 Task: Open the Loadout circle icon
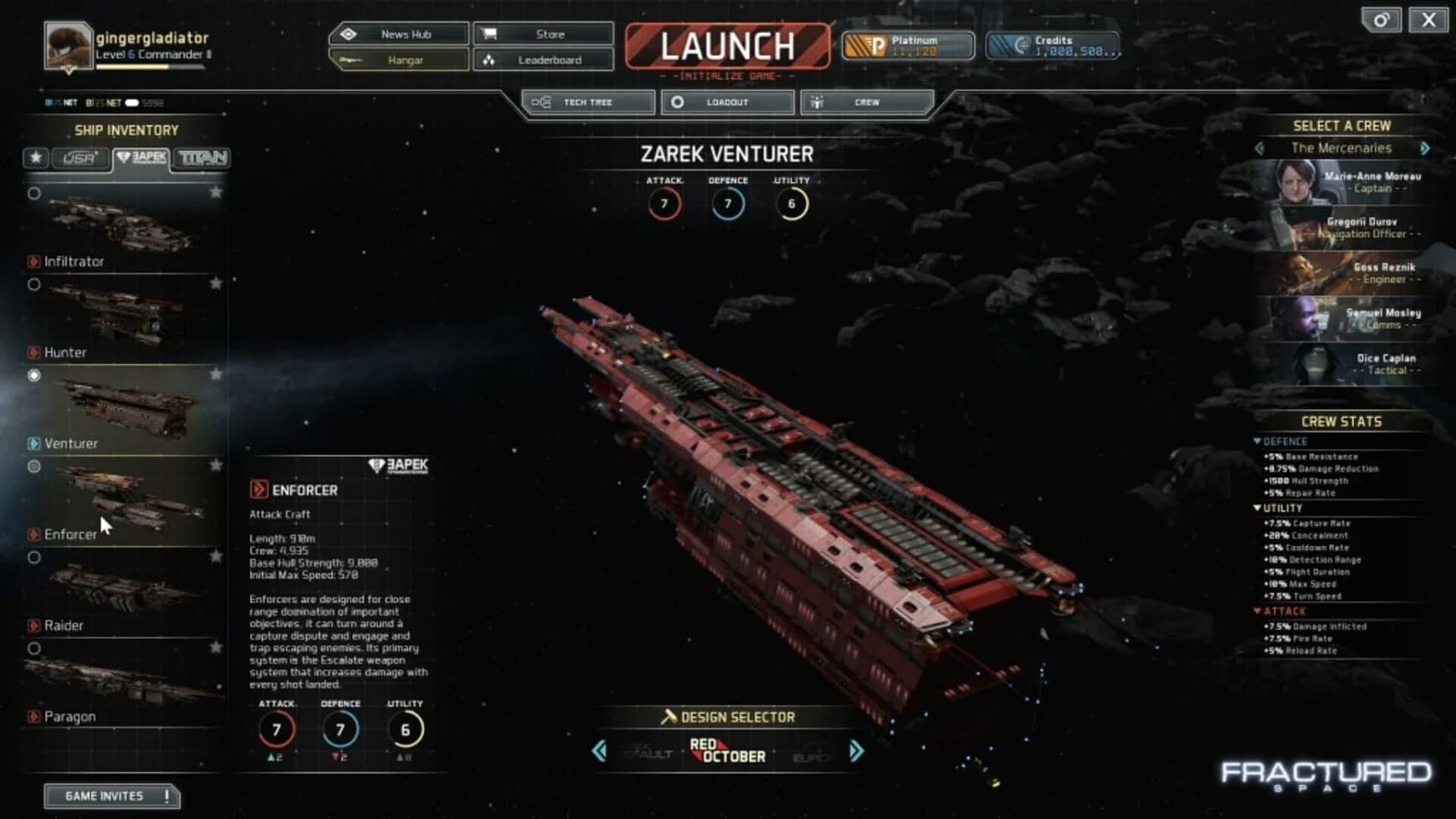pos(678,102)
